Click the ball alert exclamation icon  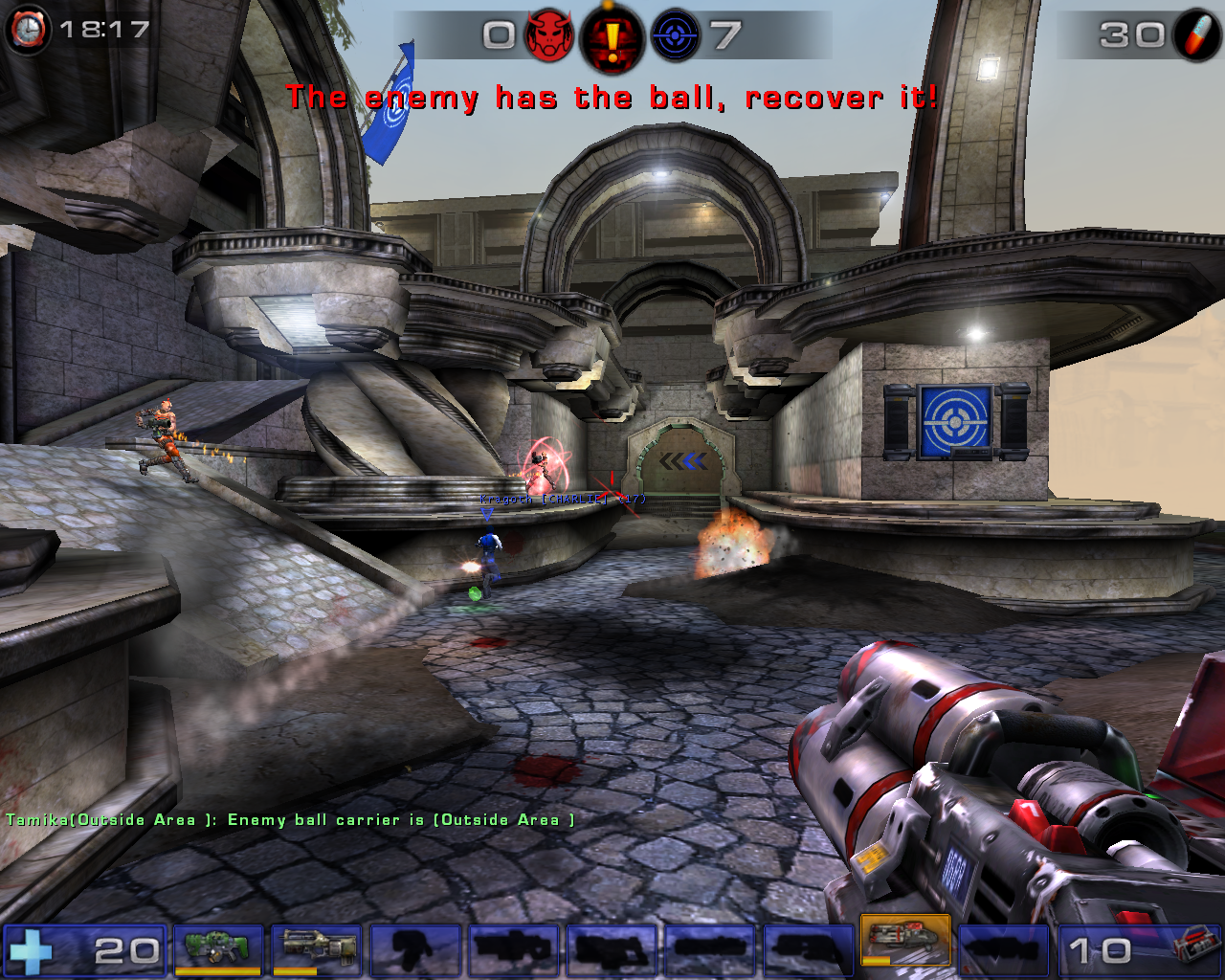(612, 38)
